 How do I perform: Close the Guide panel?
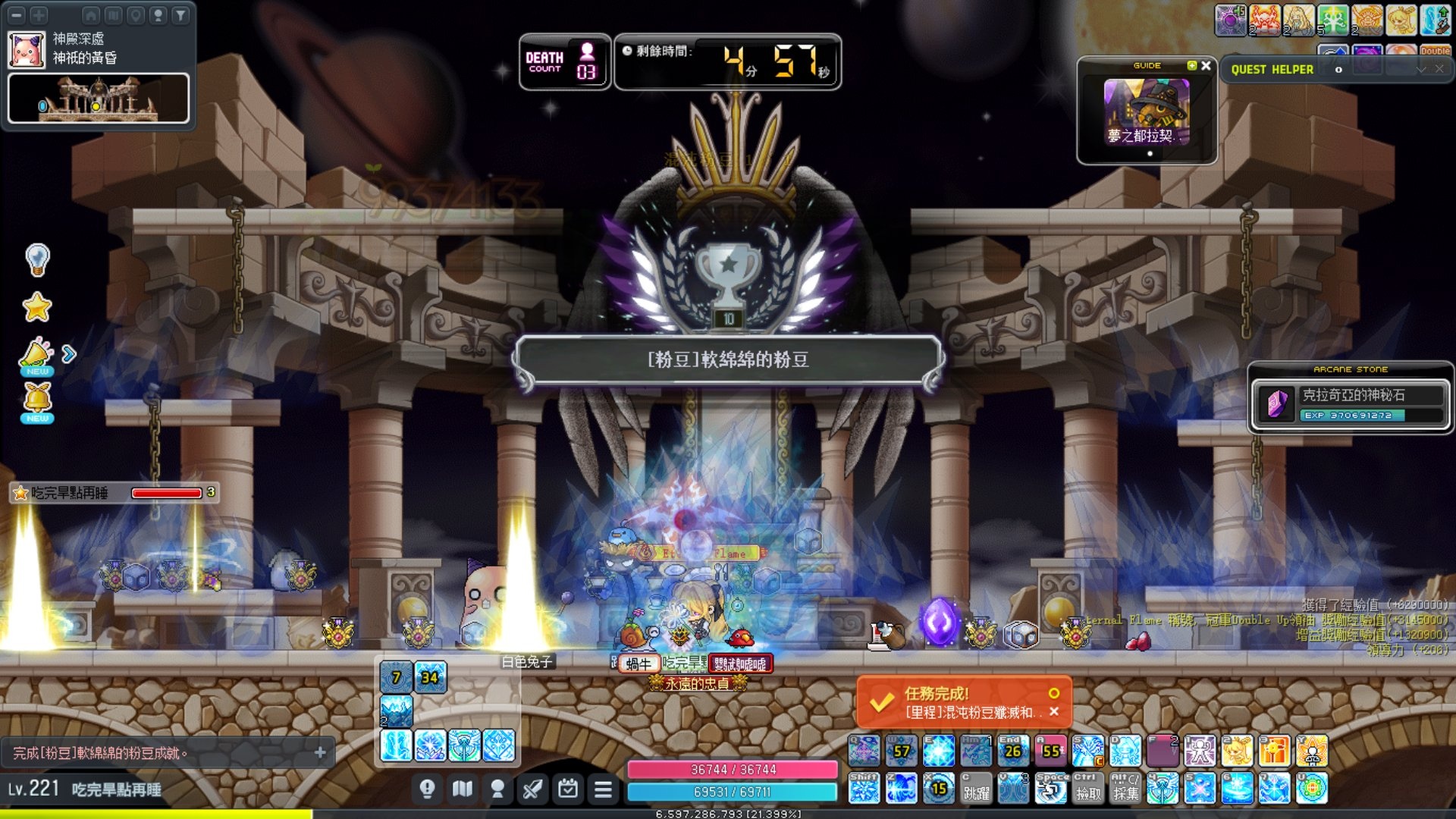(1206, 66)
